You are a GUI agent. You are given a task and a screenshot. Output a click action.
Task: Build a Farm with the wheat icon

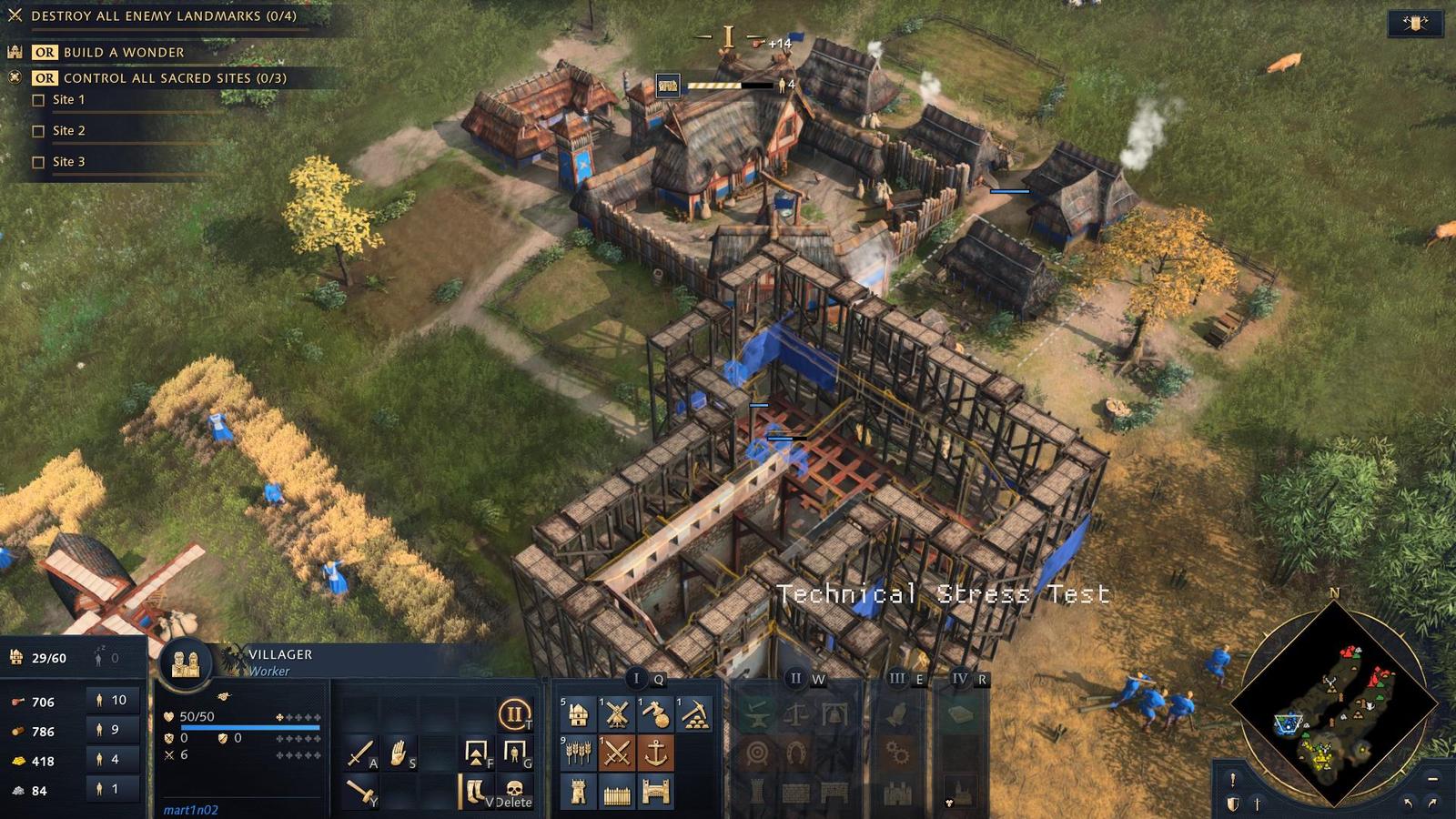(577, 753)
